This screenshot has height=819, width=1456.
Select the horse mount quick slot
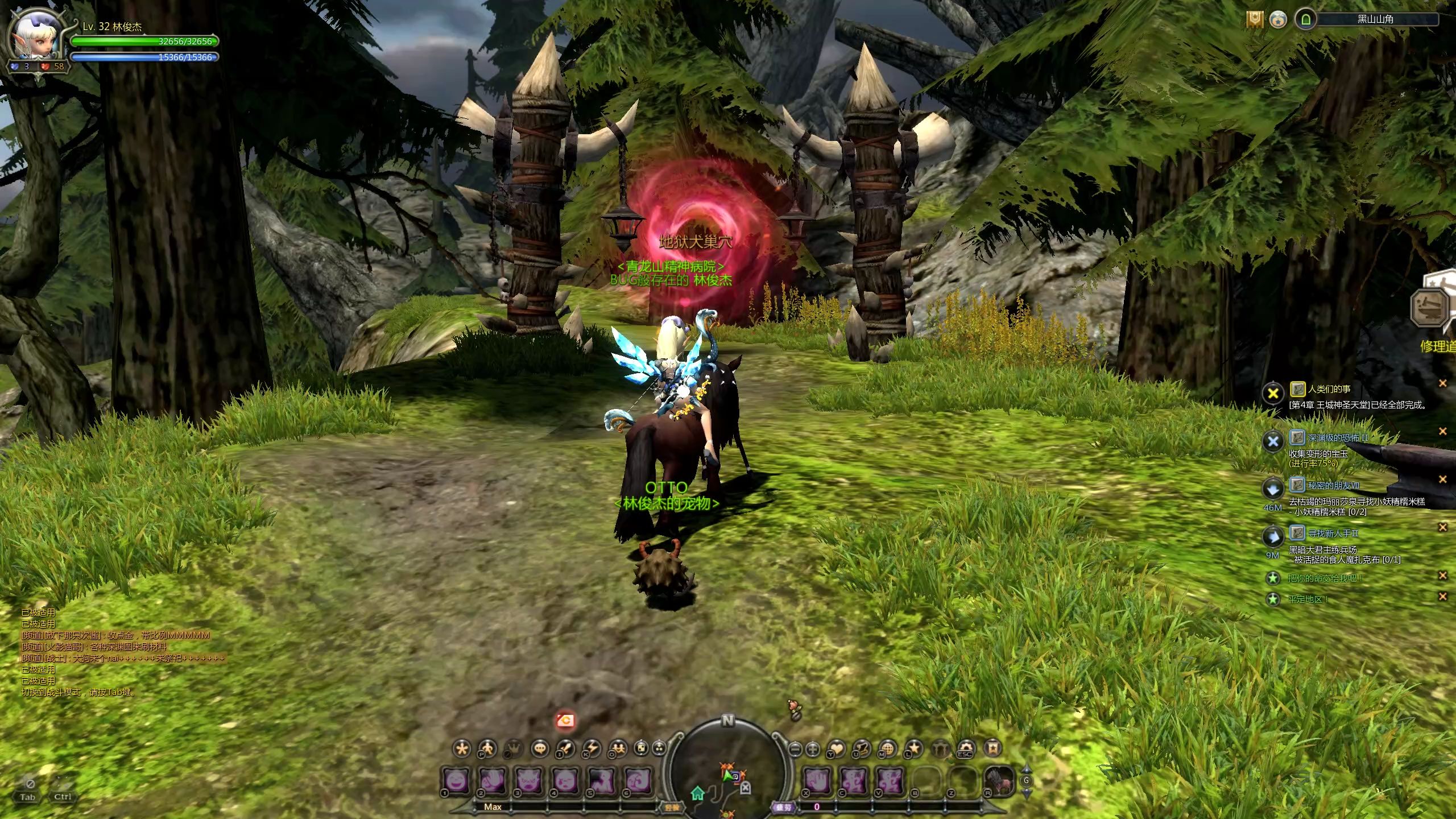click(999, 780)
